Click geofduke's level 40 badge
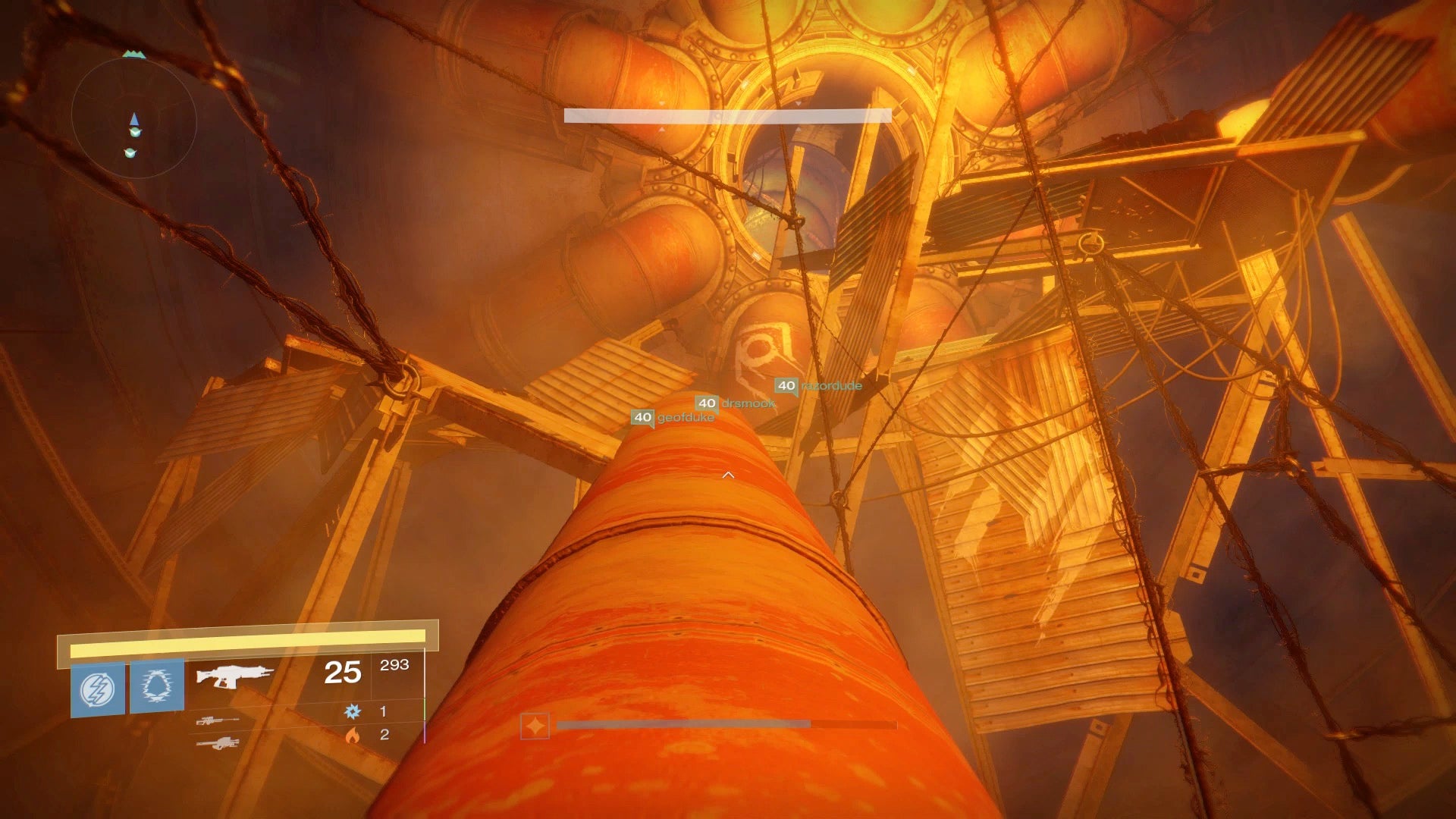Image resolution: width=1456 pixels, height=819 pixels. click(642, 416)
